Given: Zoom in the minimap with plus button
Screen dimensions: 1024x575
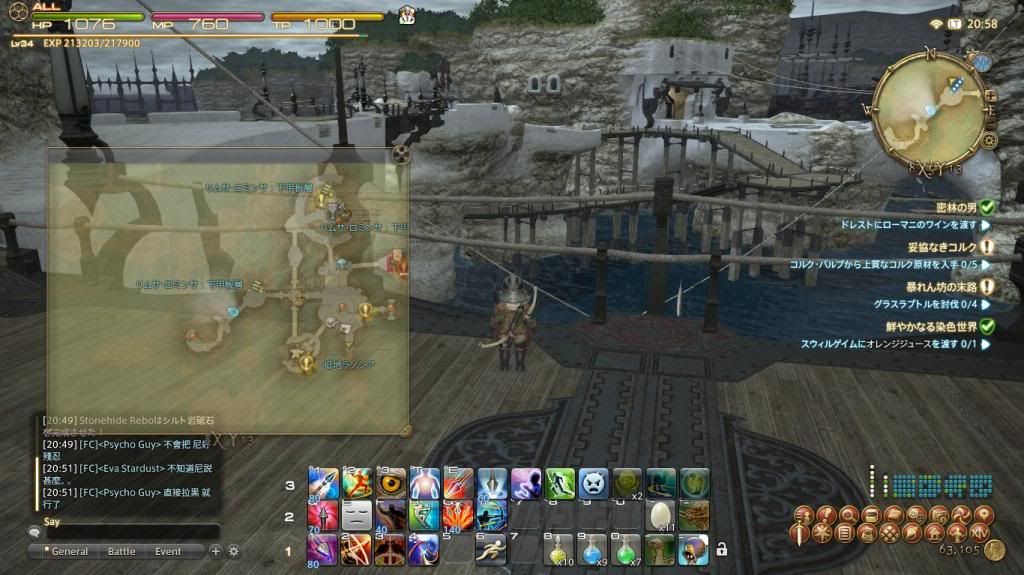Looking at the screenshot, I should 991,97.
